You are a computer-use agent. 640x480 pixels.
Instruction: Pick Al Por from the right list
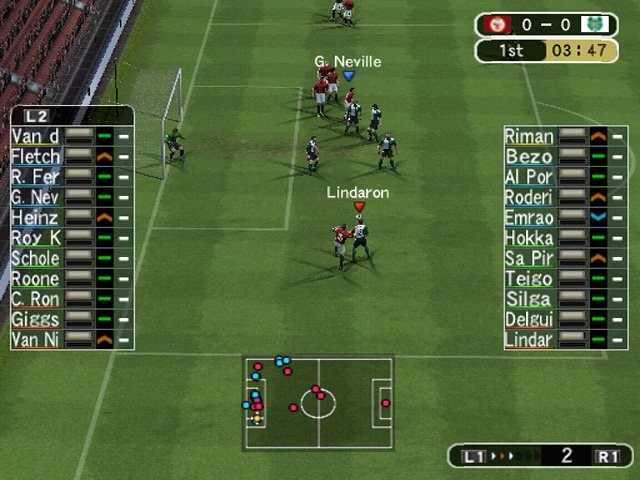[530, 177]
